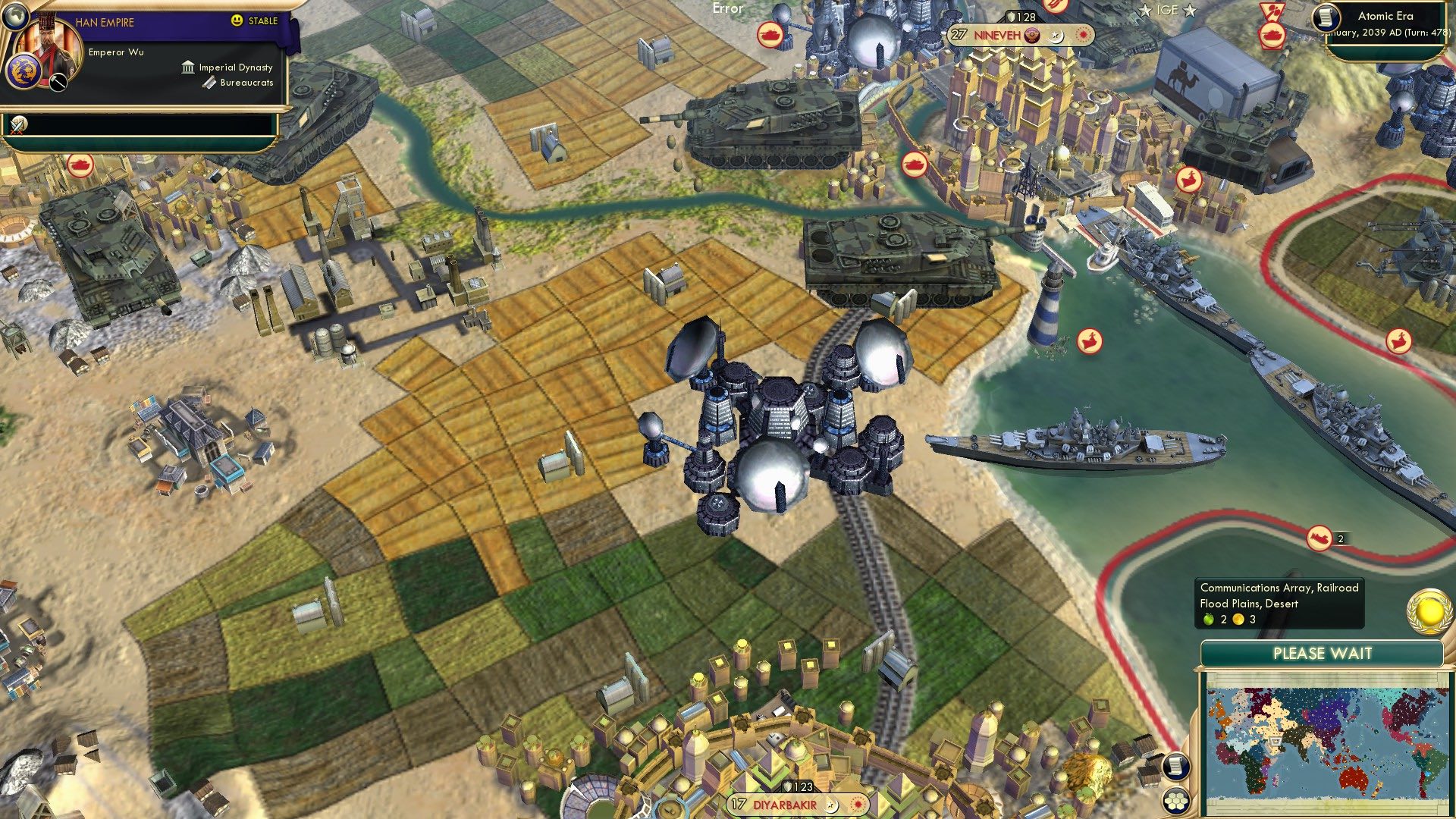This screenshot has height=819, width=1456.
Task: Click the embarked unit icon in the bay
Action: coord(1090,341)
